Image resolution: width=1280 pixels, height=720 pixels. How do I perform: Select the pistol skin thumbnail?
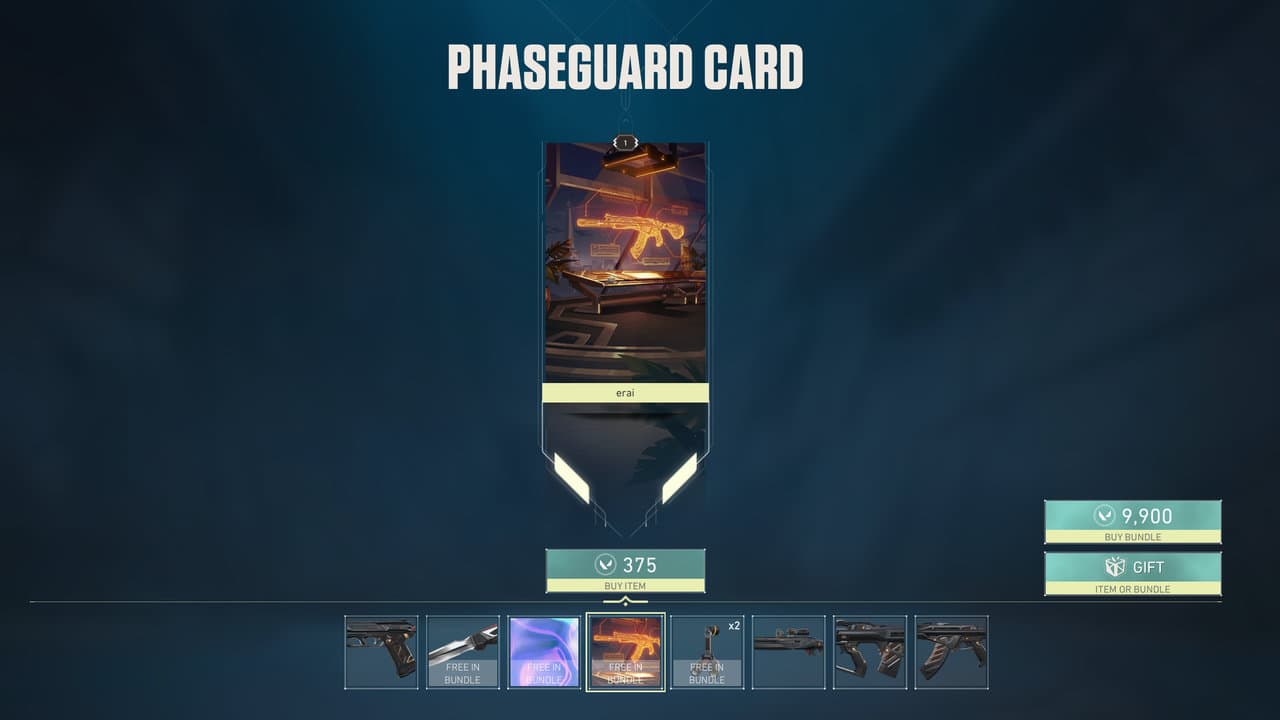click(x=380, y=650)
